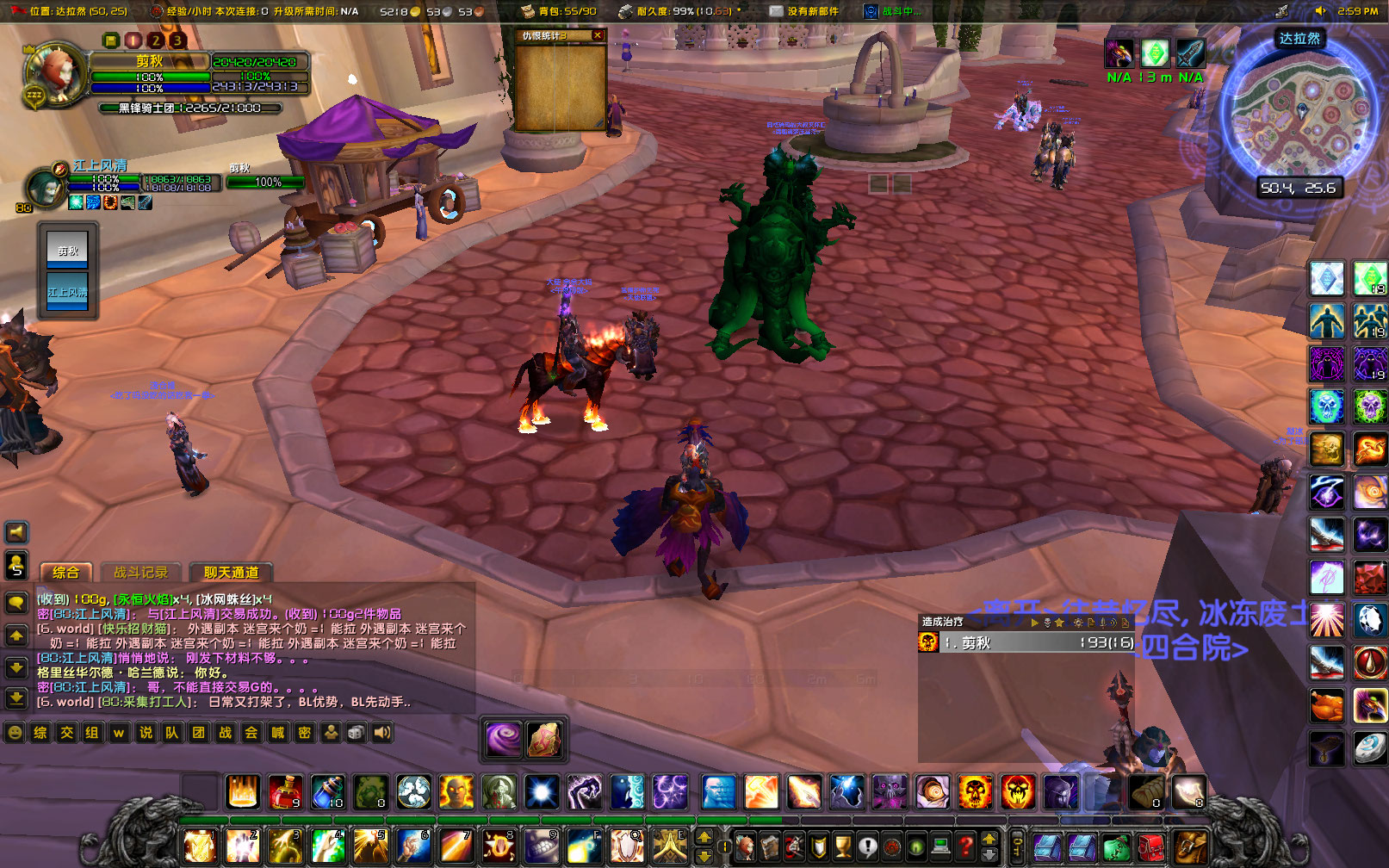This screenshot has width=1389, height=868.
Task: Click the jump-to-latest chat messages double arrow
Action: coord(16,697)
